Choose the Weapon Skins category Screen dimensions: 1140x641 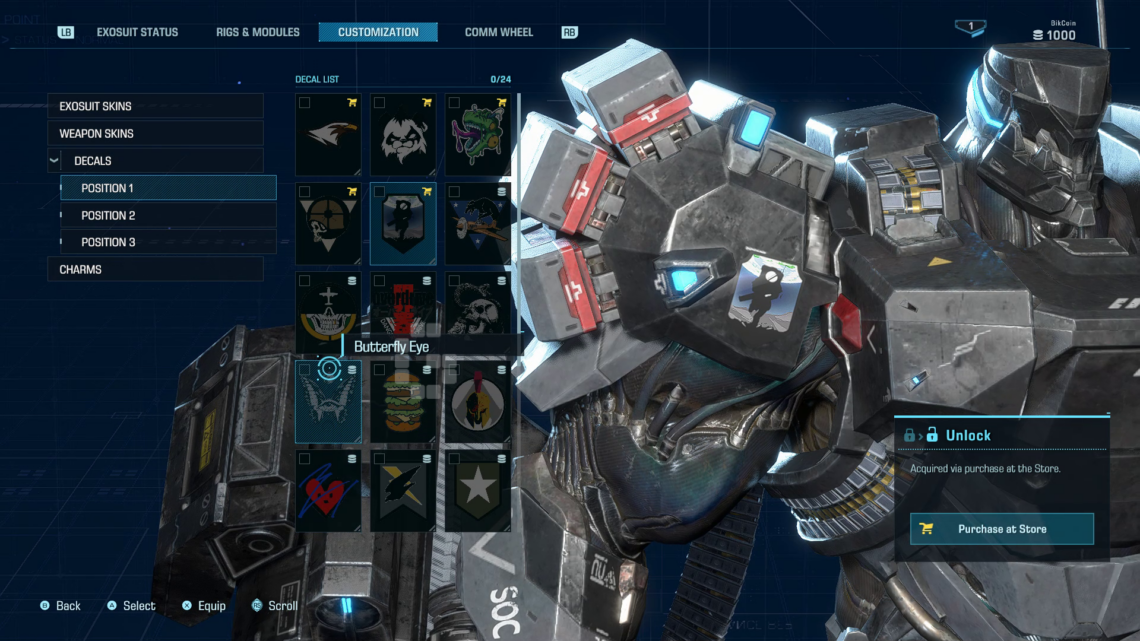[155, 133]
